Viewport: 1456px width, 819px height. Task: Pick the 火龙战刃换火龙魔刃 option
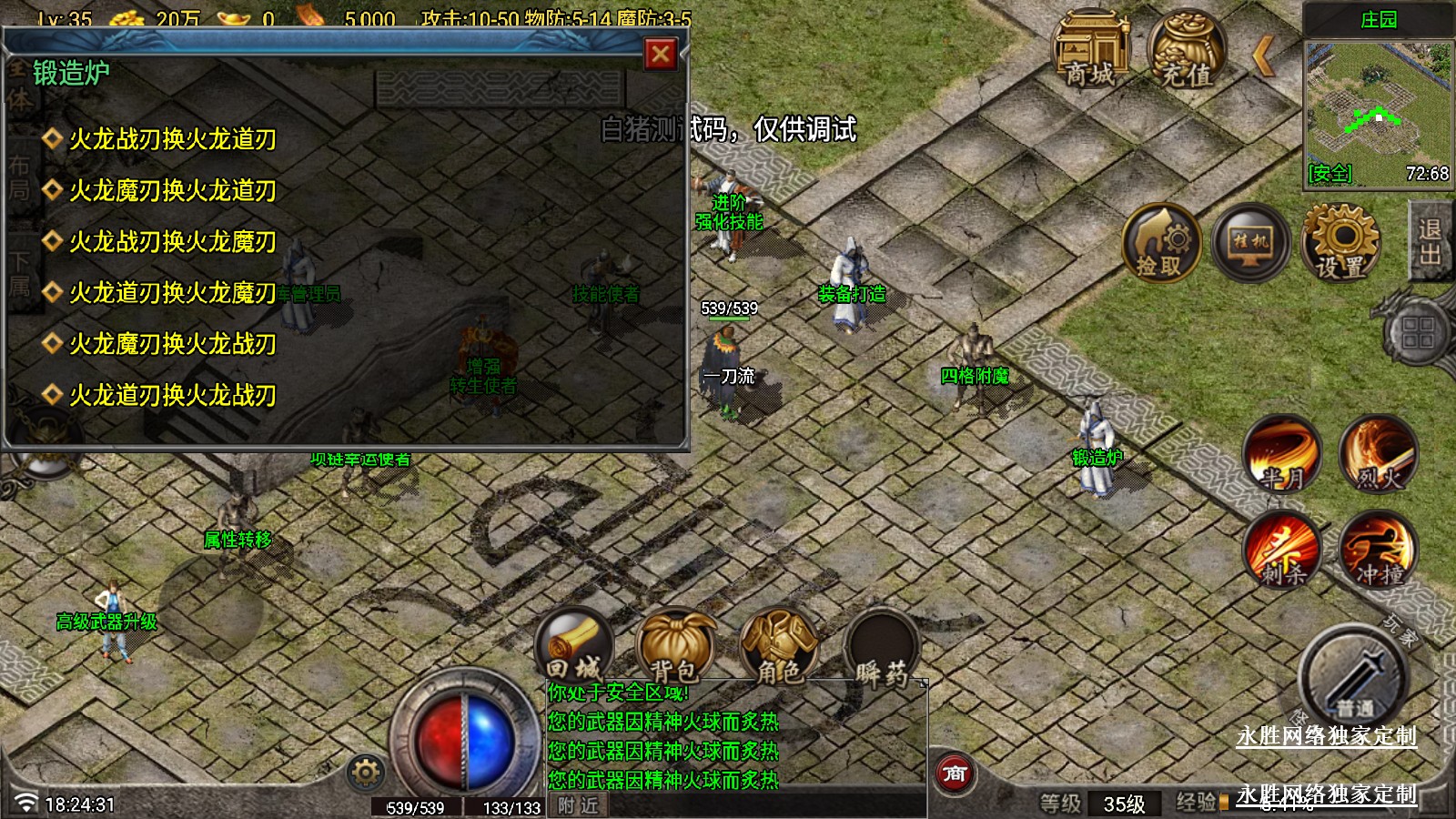(172, 241)
